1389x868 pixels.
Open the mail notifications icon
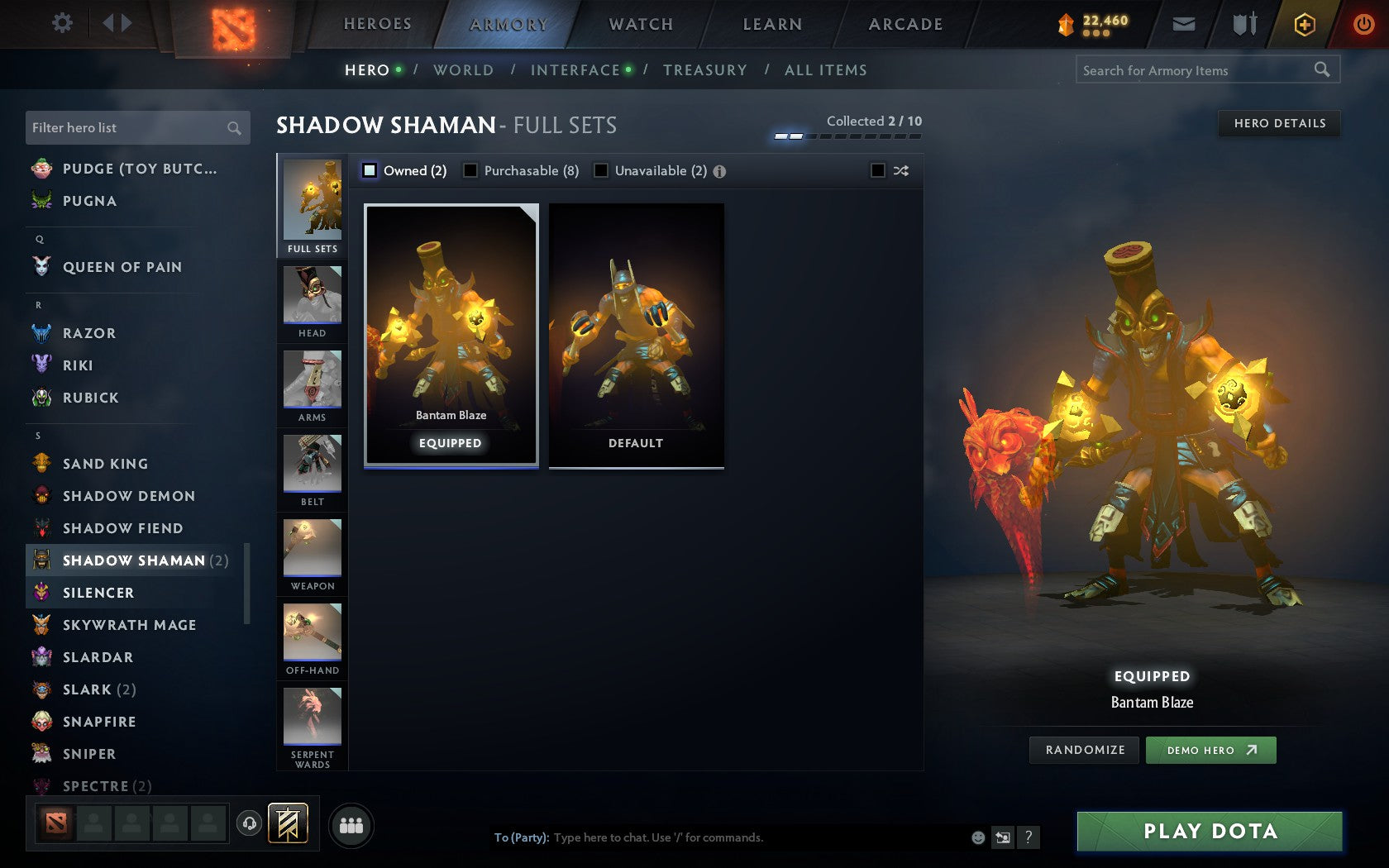tap(1184, 24)
